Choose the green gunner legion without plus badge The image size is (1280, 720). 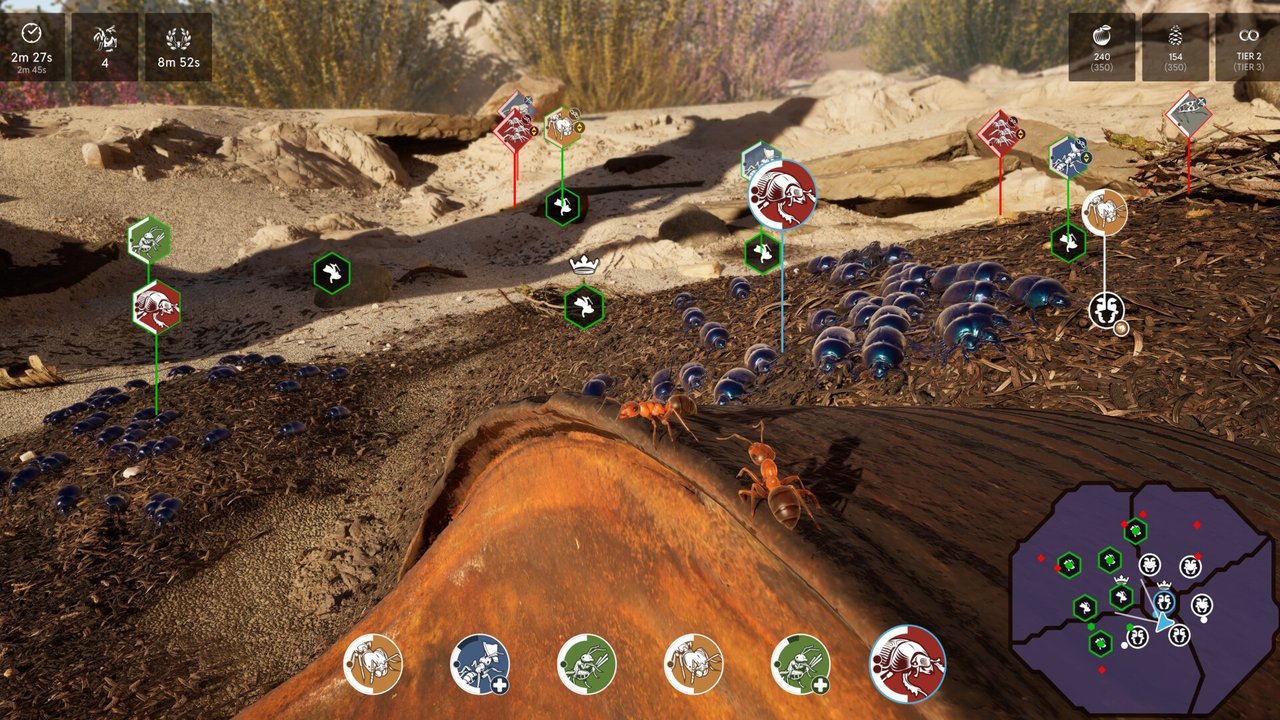[586, 664]
